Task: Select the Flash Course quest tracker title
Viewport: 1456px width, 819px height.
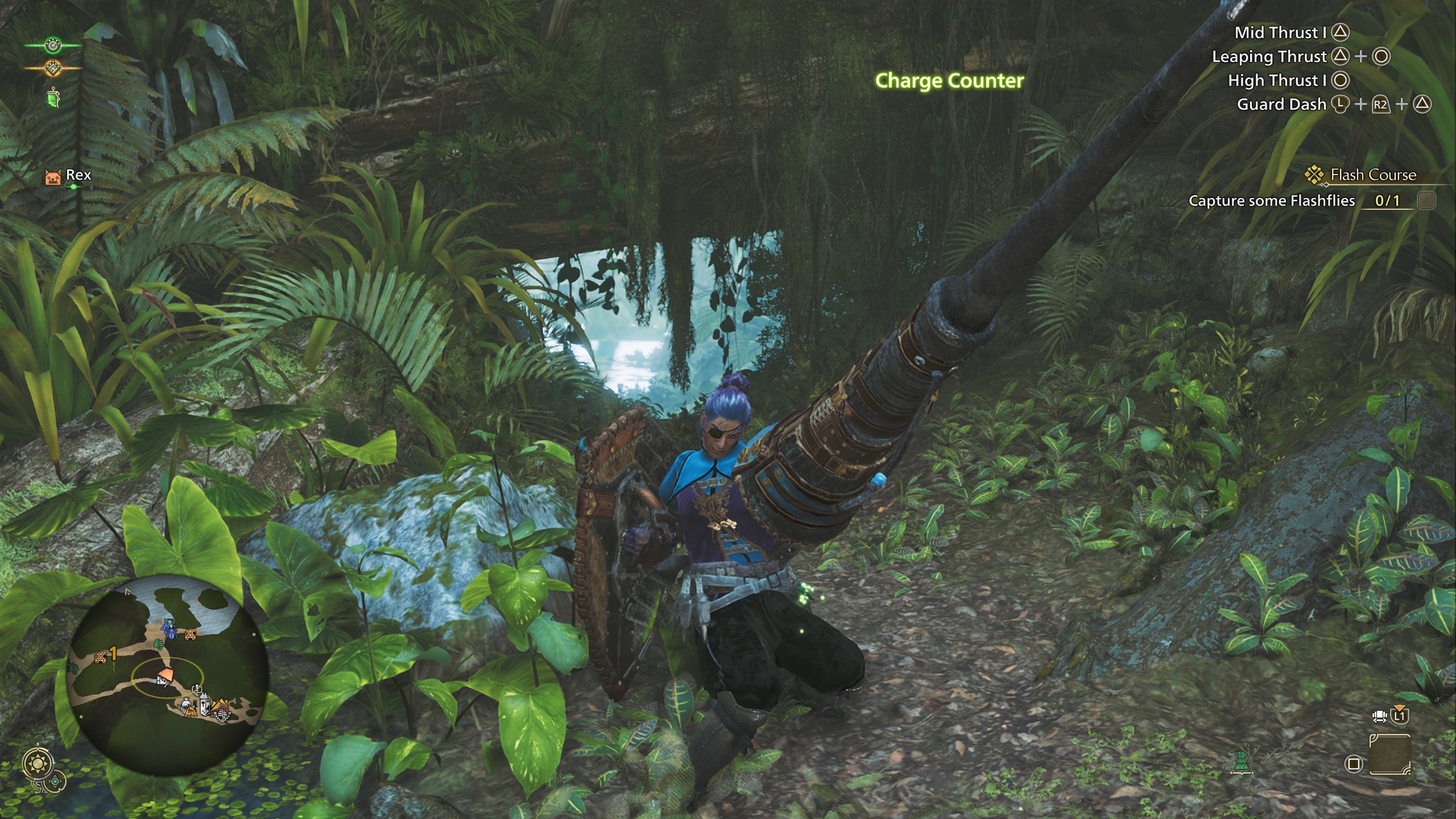Action: 1372,175
